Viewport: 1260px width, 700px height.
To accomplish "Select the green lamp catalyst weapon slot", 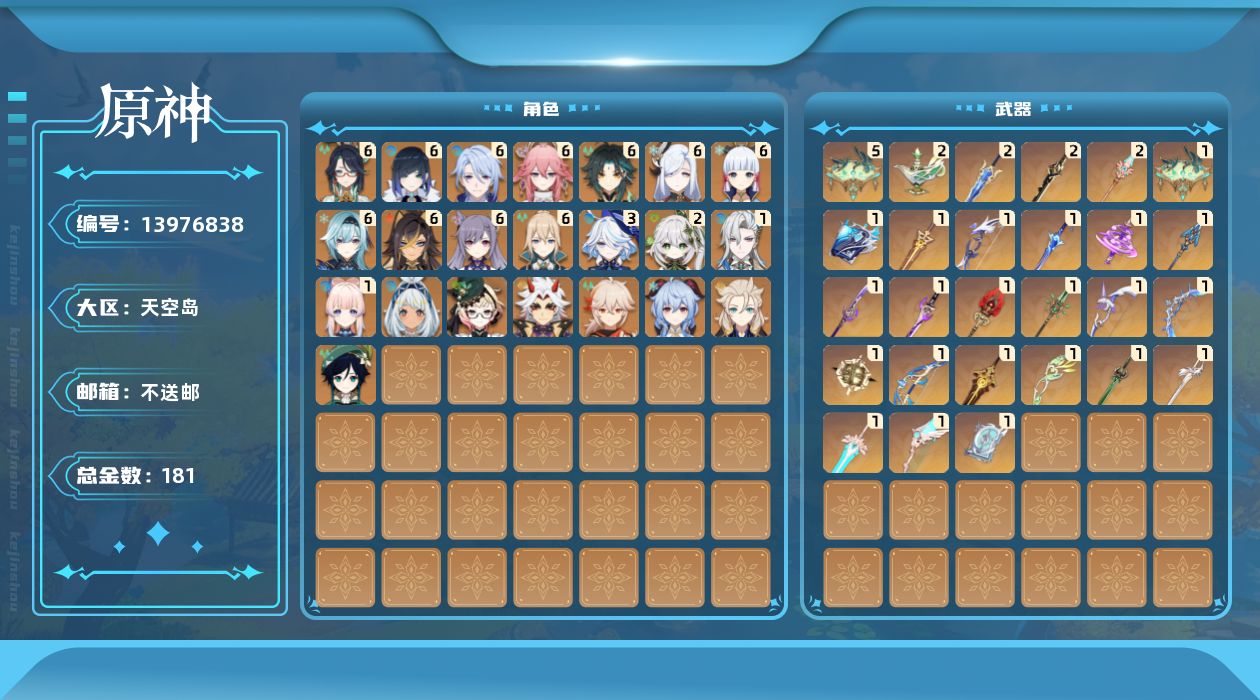I will click(x=919, y=172).
